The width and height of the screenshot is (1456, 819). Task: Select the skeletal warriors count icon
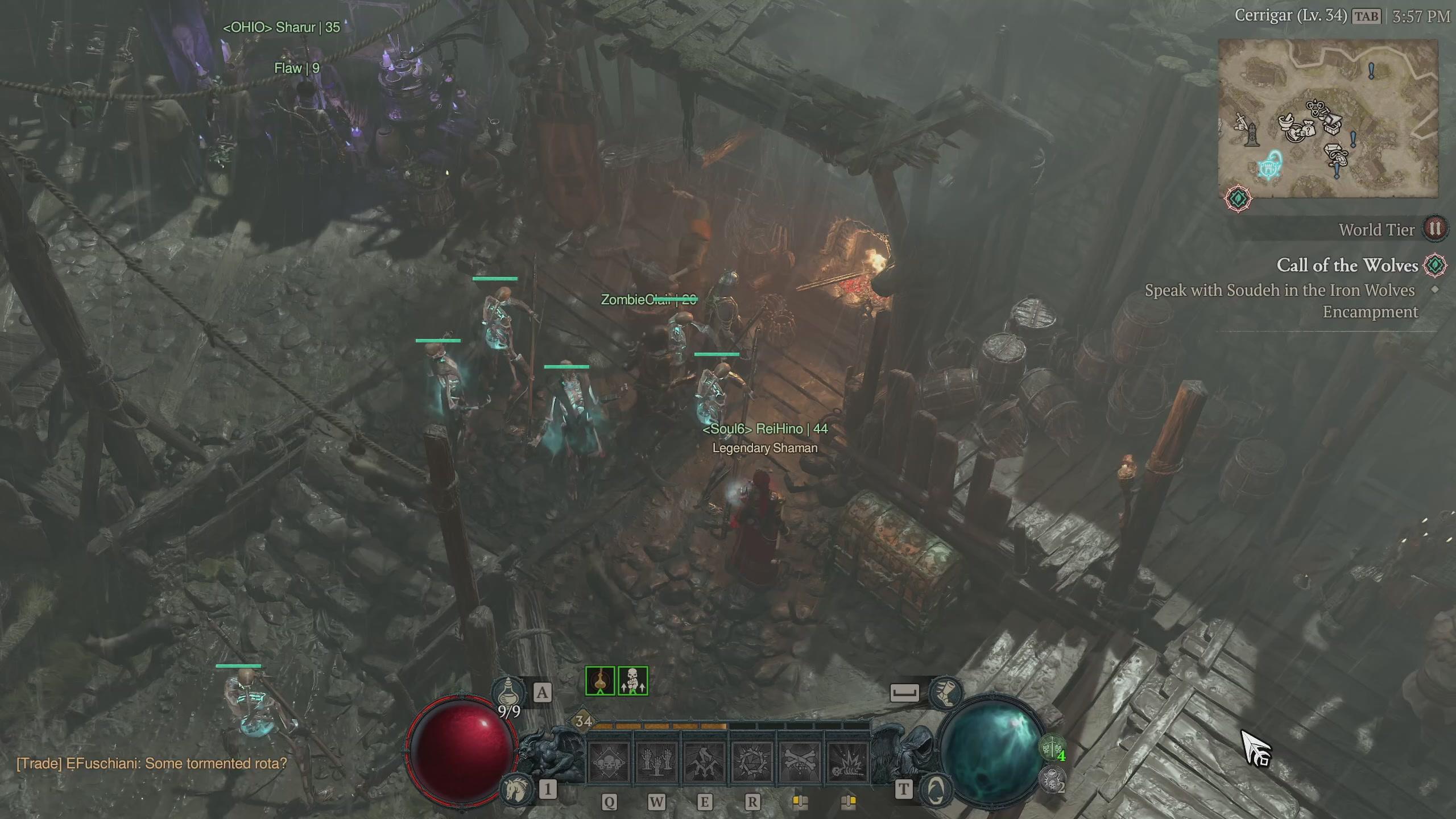click(x=1052, y=747)
